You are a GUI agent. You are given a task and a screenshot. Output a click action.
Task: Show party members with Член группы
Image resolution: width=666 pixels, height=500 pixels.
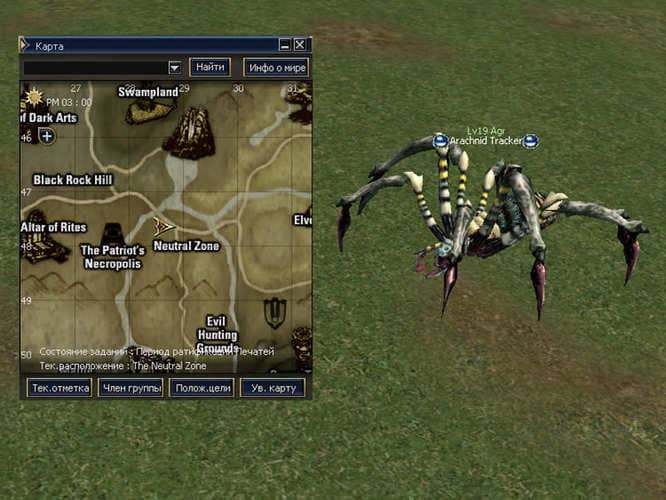coord(130,388)
